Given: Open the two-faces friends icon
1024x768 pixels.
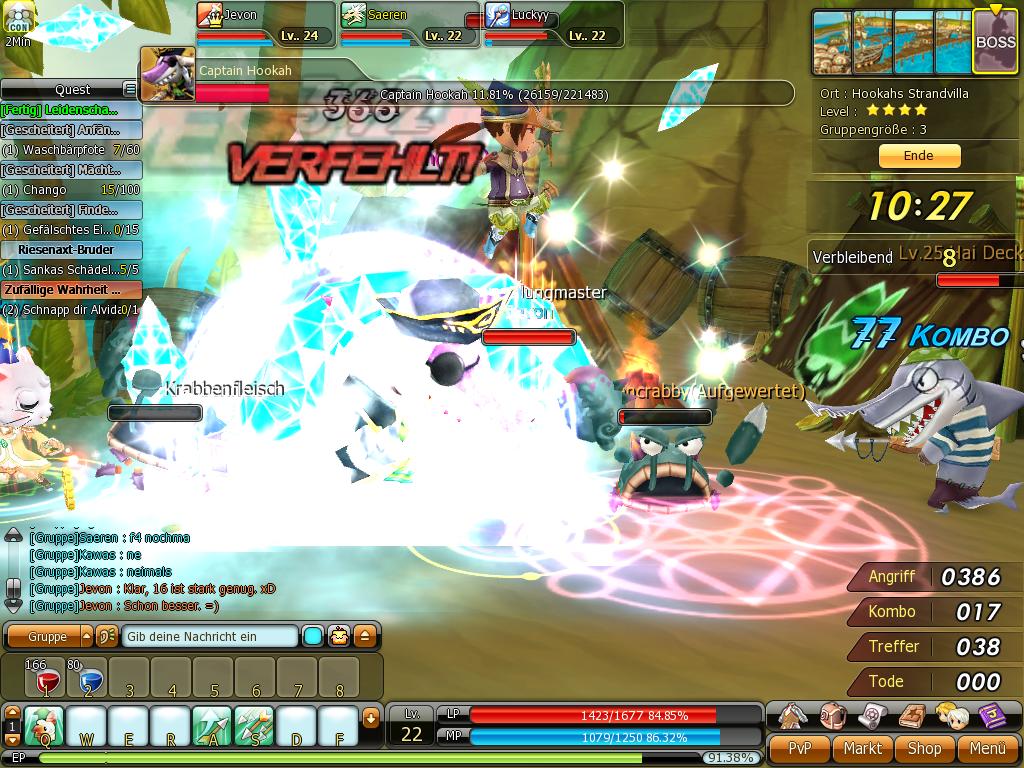Looking at the screenshot, I should click(950, 716).
